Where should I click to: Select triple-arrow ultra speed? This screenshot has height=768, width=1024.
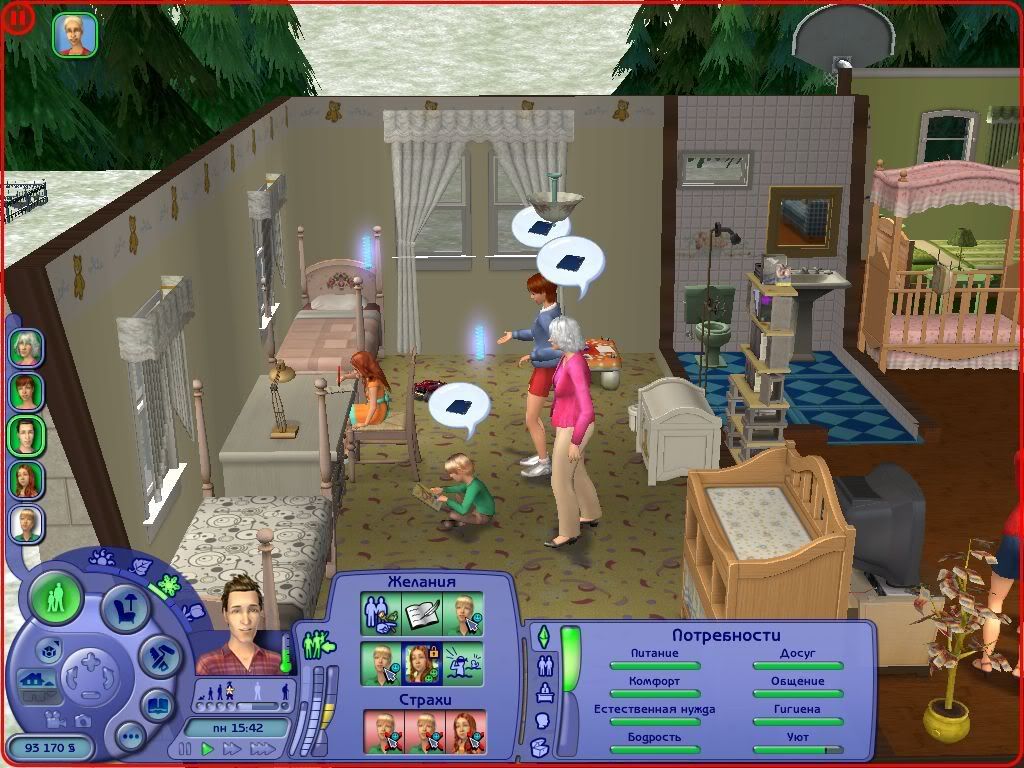pos(263,748)
